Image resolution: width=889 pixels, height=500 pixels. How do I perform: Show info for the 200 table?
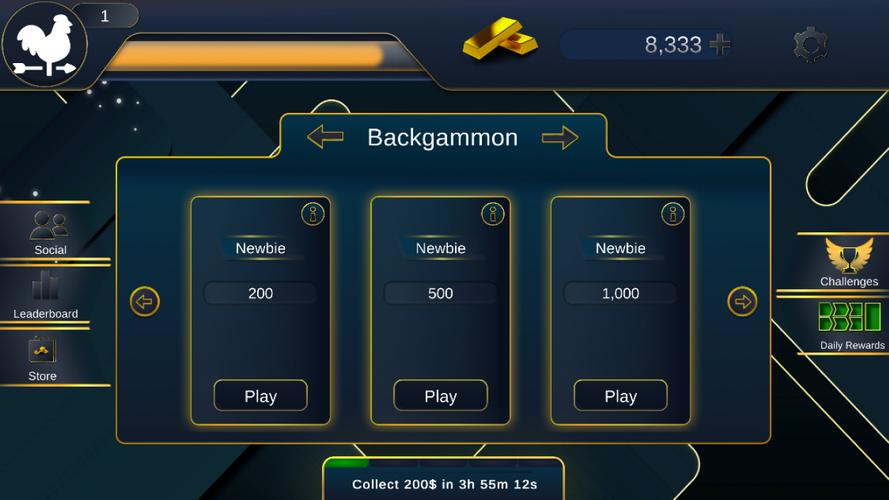pyautogui.click(x=313, y=213)
